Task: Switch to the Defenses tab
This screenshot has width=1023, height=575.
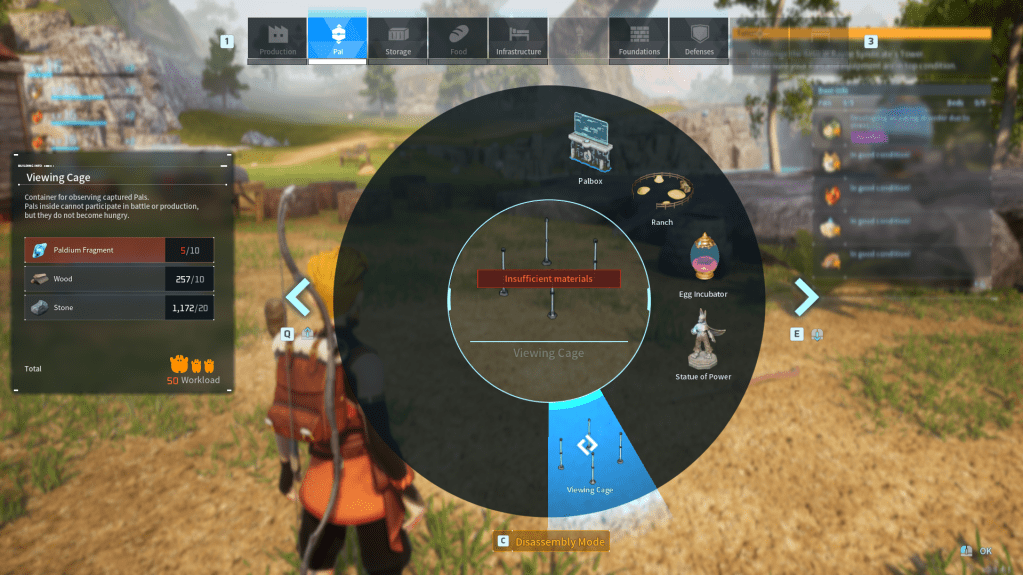Action: [699, 40]
